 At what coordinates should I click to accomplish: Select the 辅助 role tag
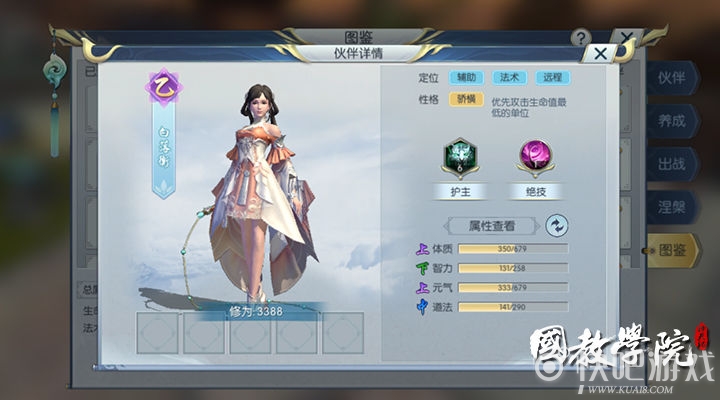click(466, 77)
